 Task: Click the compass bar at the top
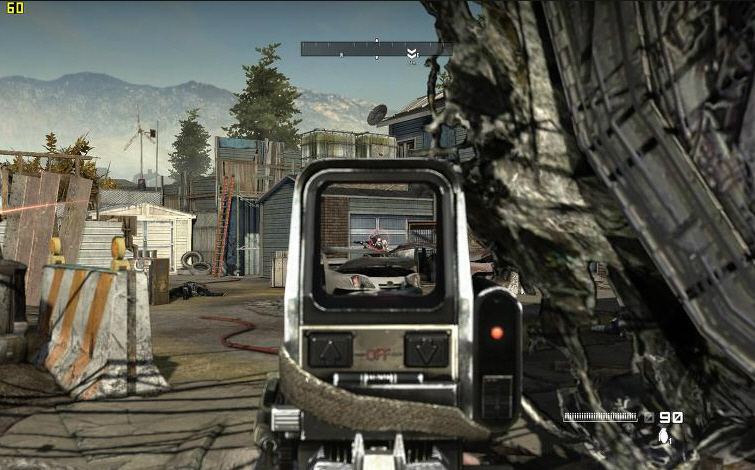[x=375, y=48]
